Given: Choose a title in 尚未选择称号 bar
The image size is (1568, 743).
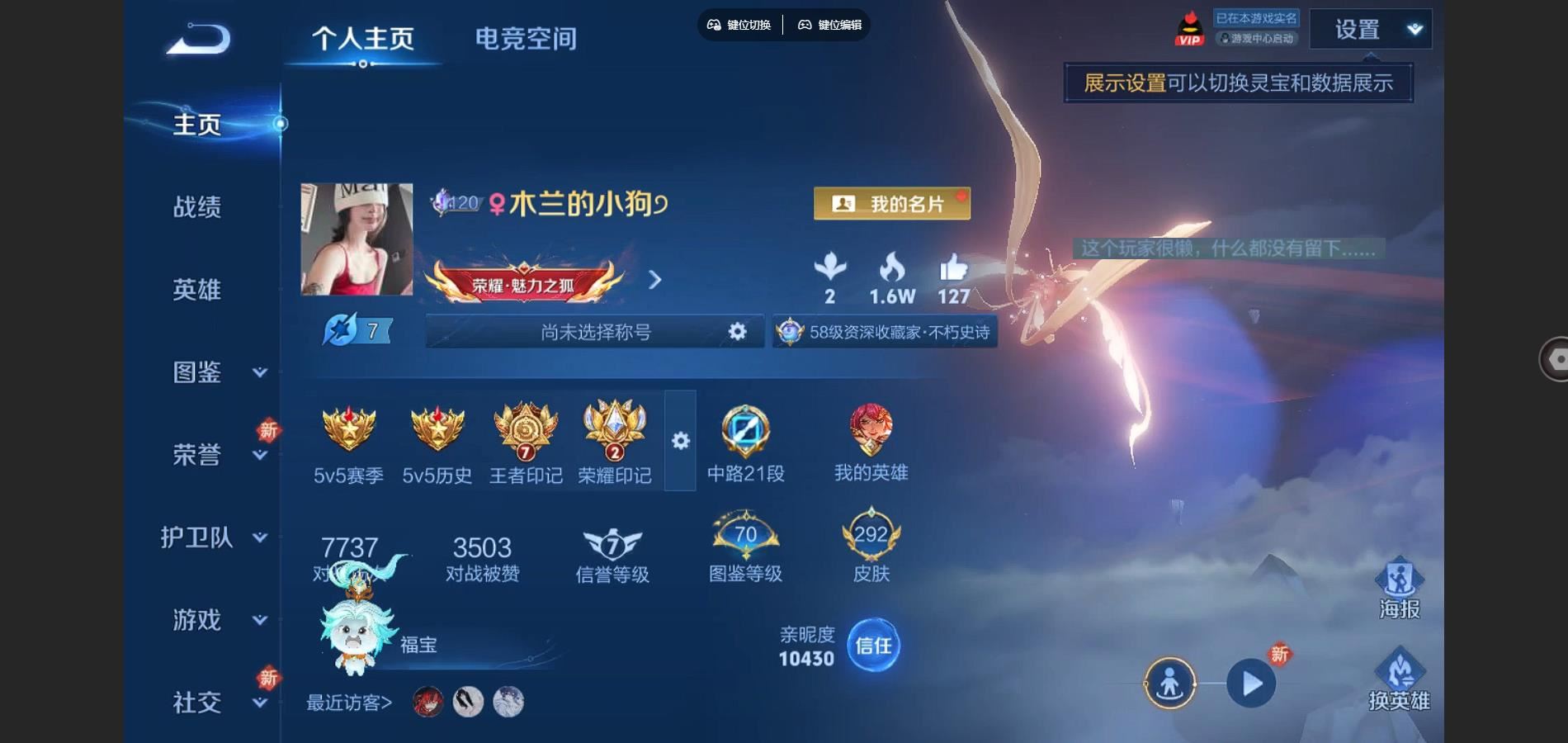Looking at the screenshot, I should [594, 332].
